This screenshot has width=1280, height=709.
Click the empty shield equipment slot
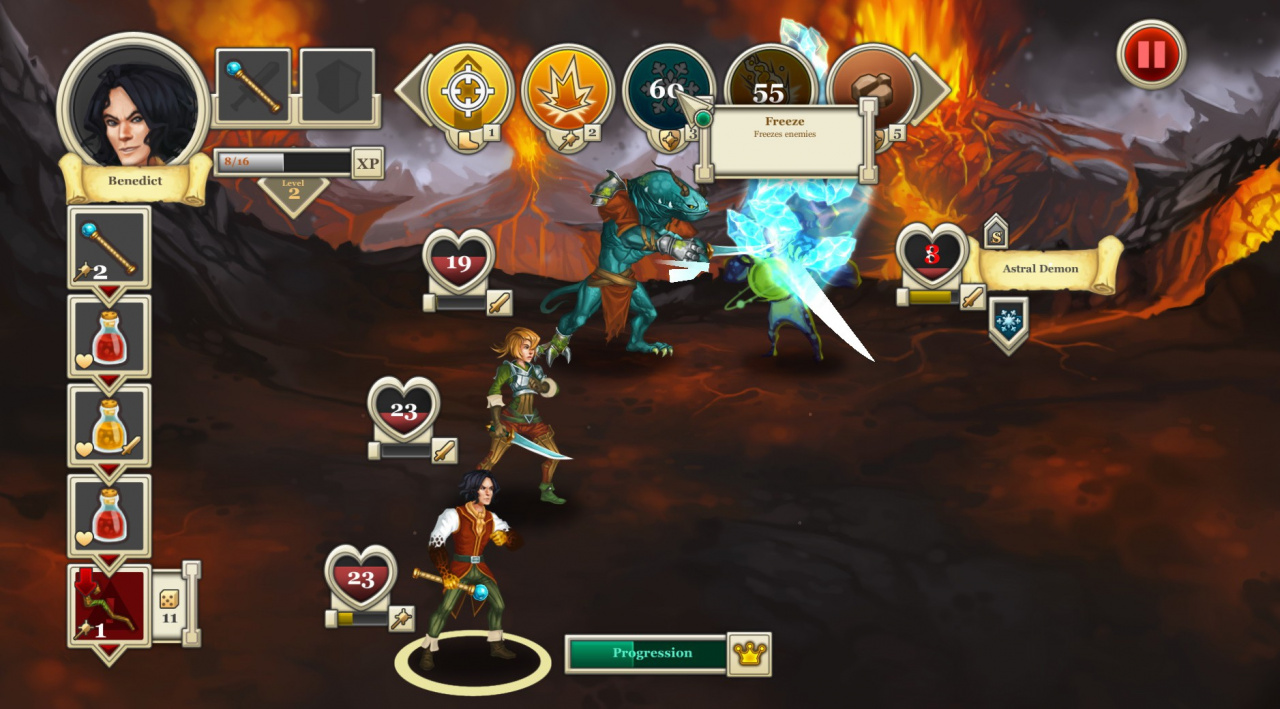[337, 86]
